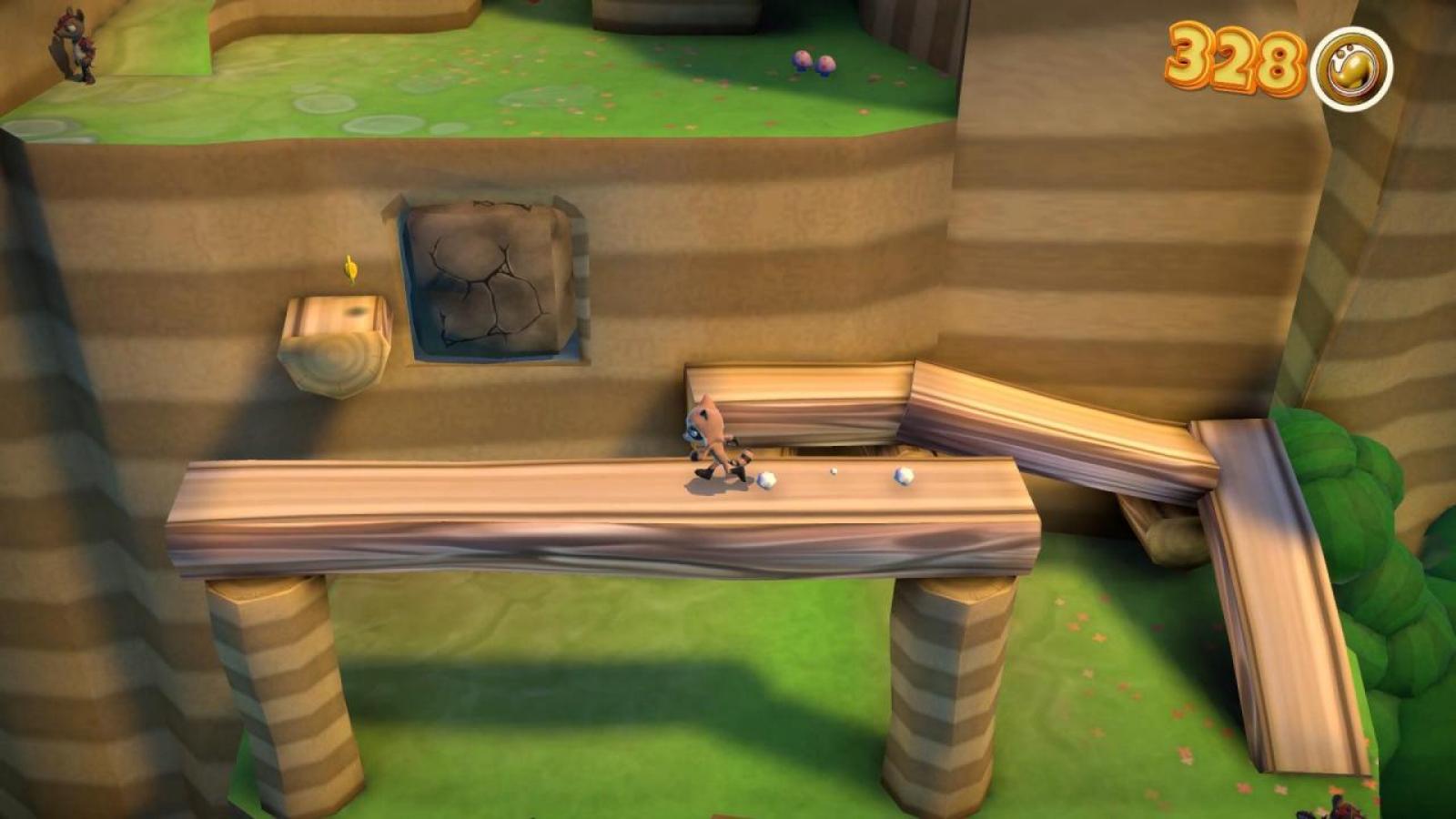
Task: Click the golden coin counter icon
Action: 1353,68
